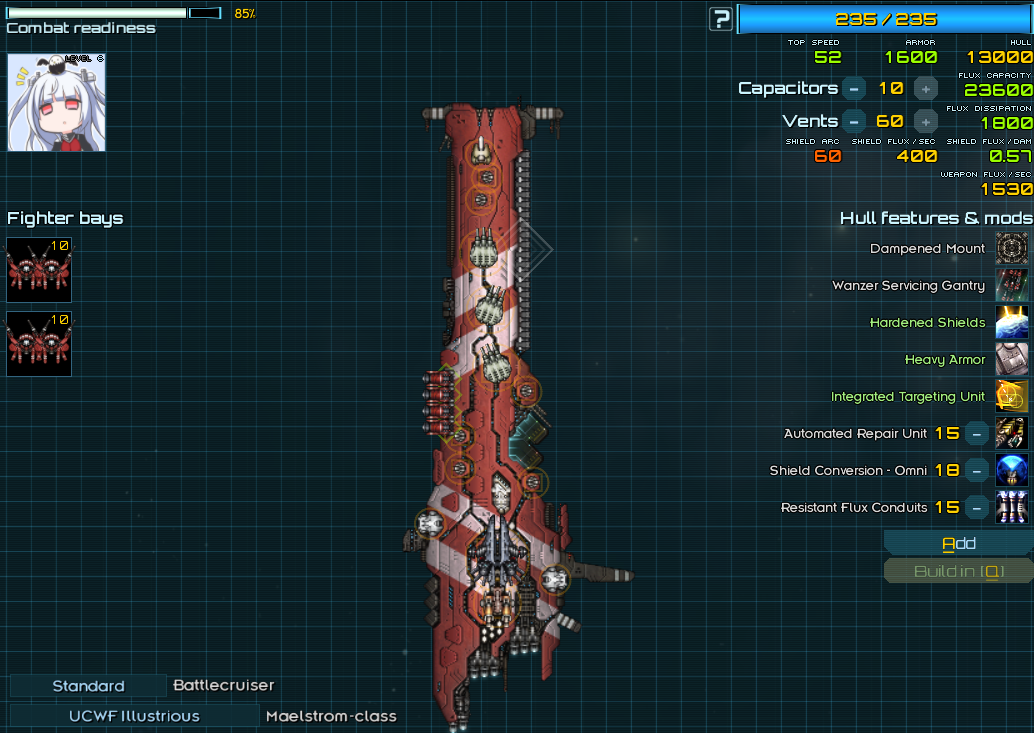Increase the Capacitors count
Image resolution: width=1034 pixels, height=733 pixels.
926,88
